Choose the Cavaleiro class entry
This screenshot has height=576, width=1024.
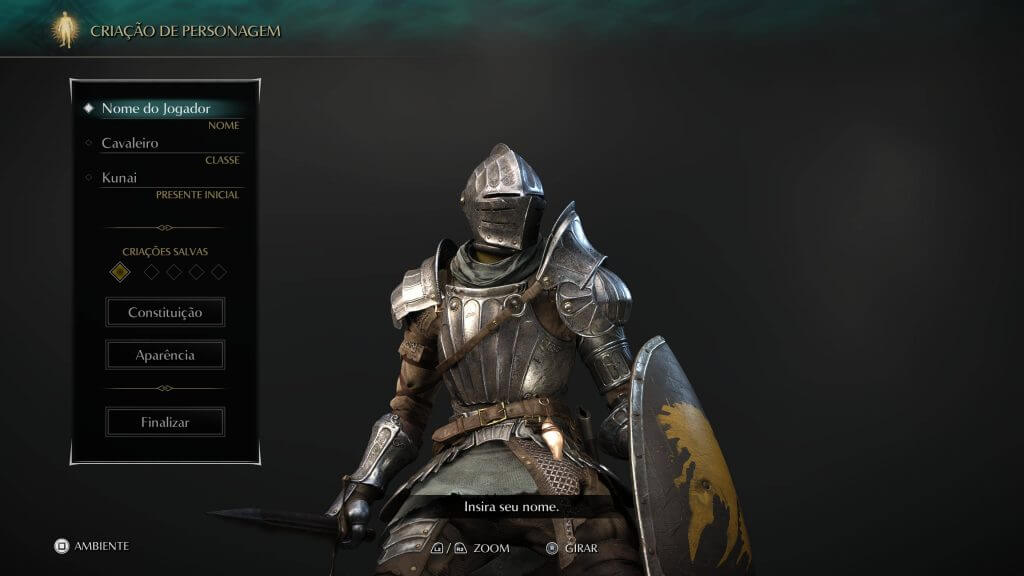[130, 143]
